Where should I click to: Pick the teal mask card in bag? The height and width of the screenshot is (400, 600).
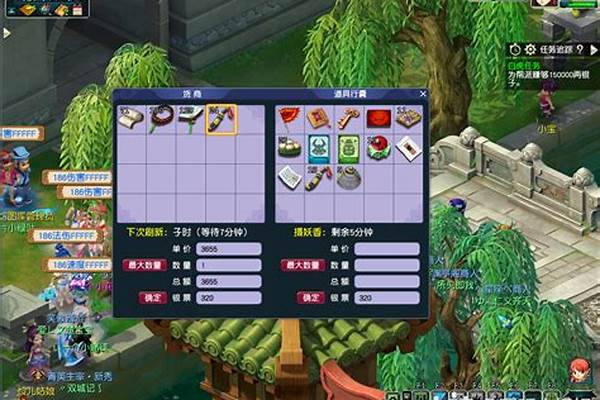tap(319, 149)
